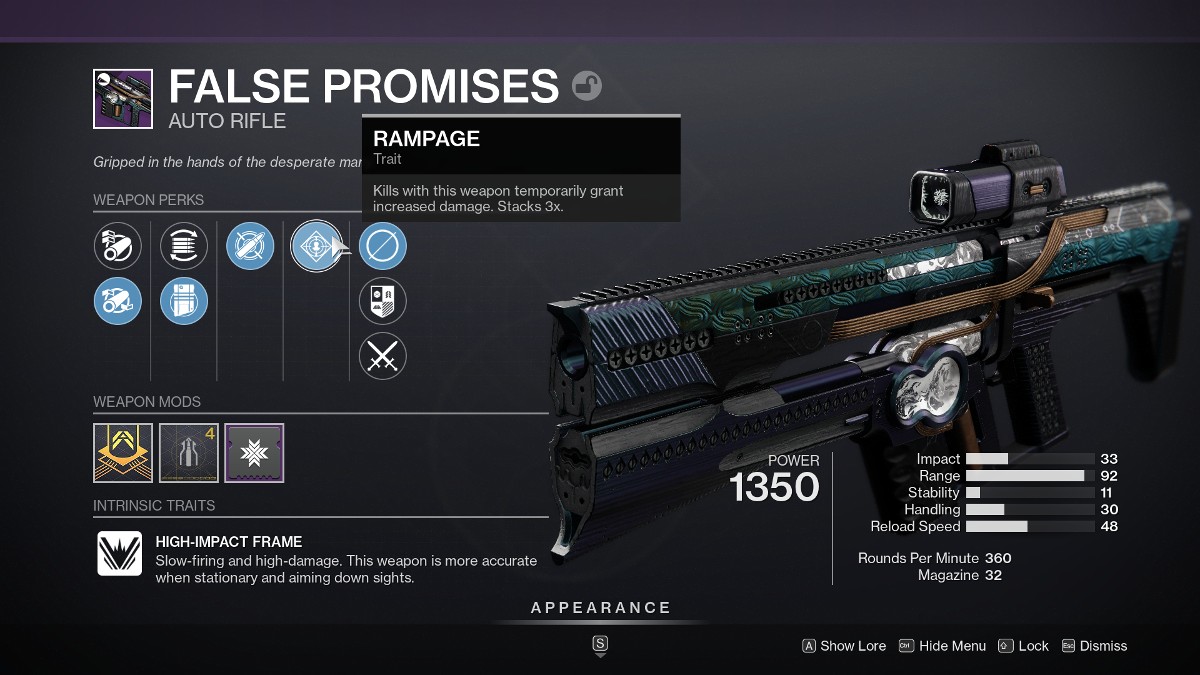Click the highlighted blue barrel perk
This screenshot has width=1200, height=675.
(118, 301)
